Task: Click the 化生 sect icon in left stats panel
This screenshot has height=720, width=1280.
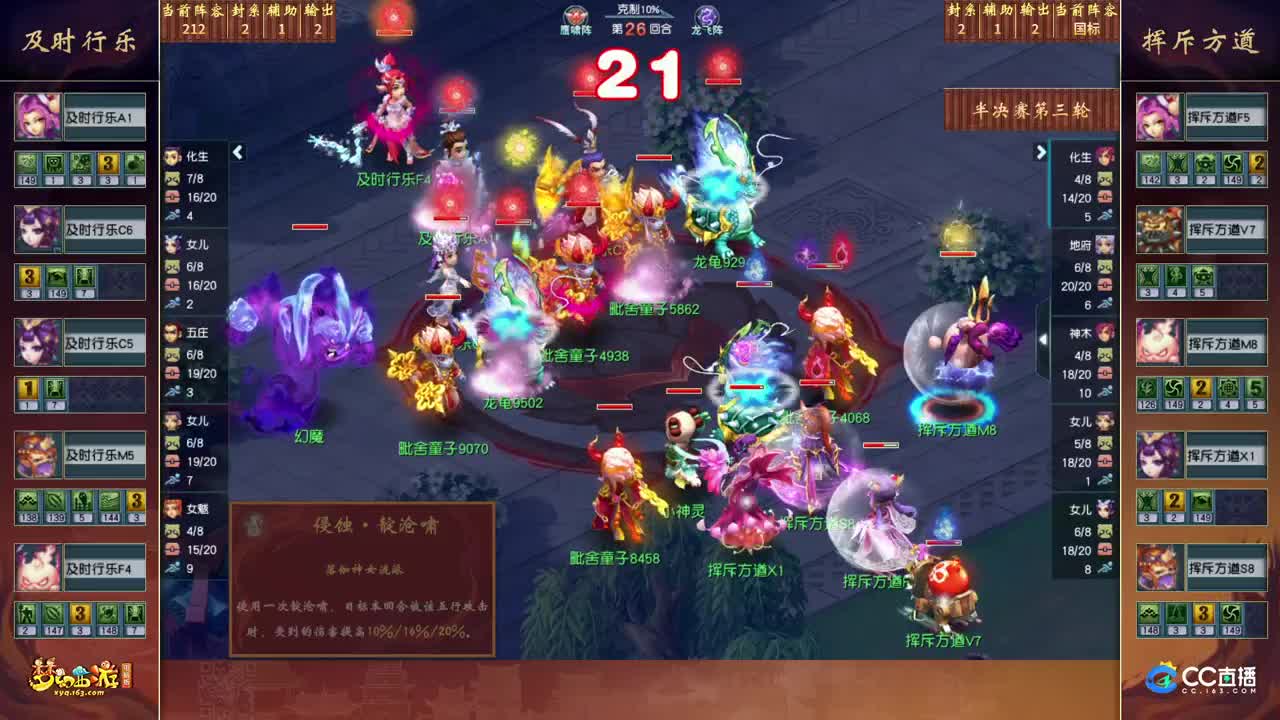Action: [x=171, y=155]
